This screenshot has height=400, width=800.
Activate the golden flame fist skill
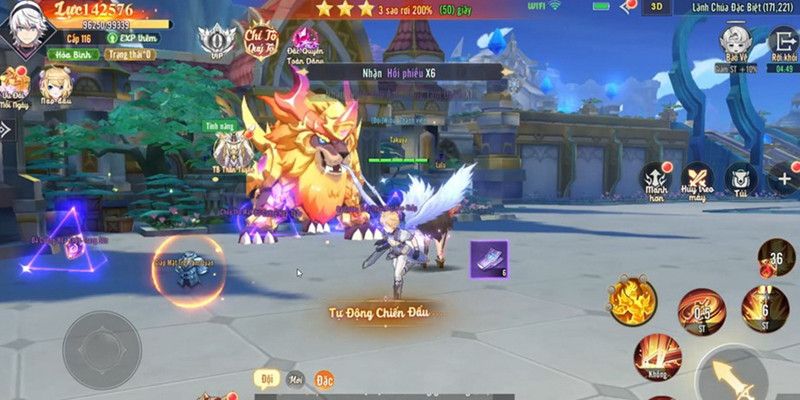(632, 300)
